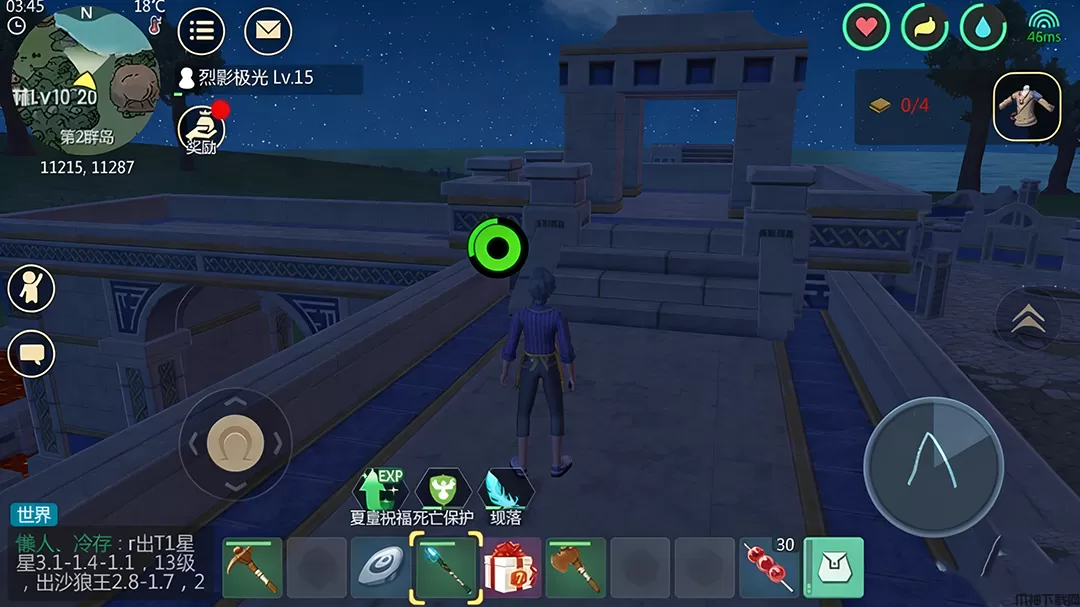Select the grey stone disc hotbar slot
Viewport: 1080px width, 607px height.
tap(381, 568)
